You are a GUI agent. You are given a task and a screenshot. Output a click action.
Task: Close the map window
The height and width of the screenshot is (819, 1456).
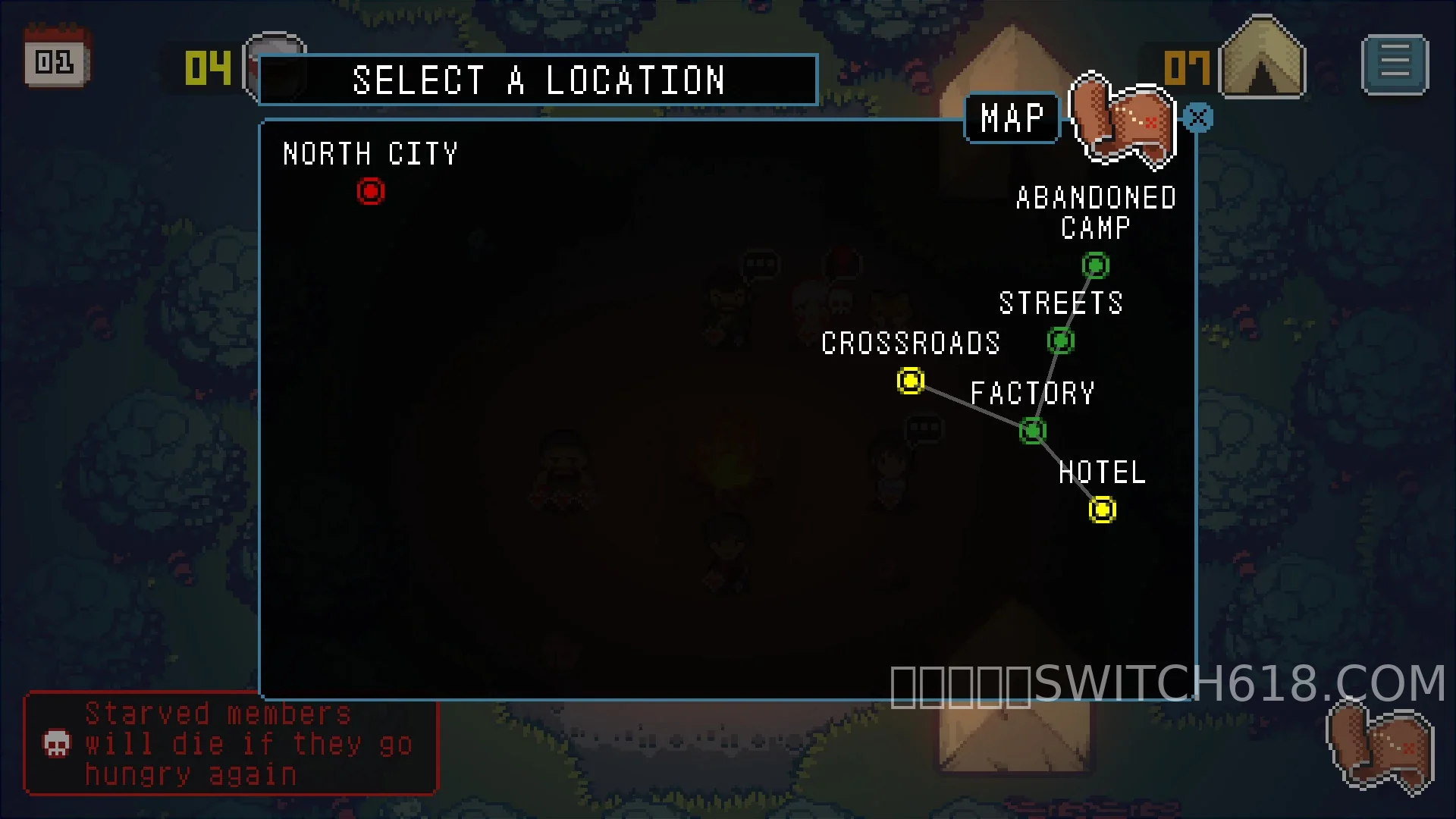pyautogui.click(x=1198, y=118)
